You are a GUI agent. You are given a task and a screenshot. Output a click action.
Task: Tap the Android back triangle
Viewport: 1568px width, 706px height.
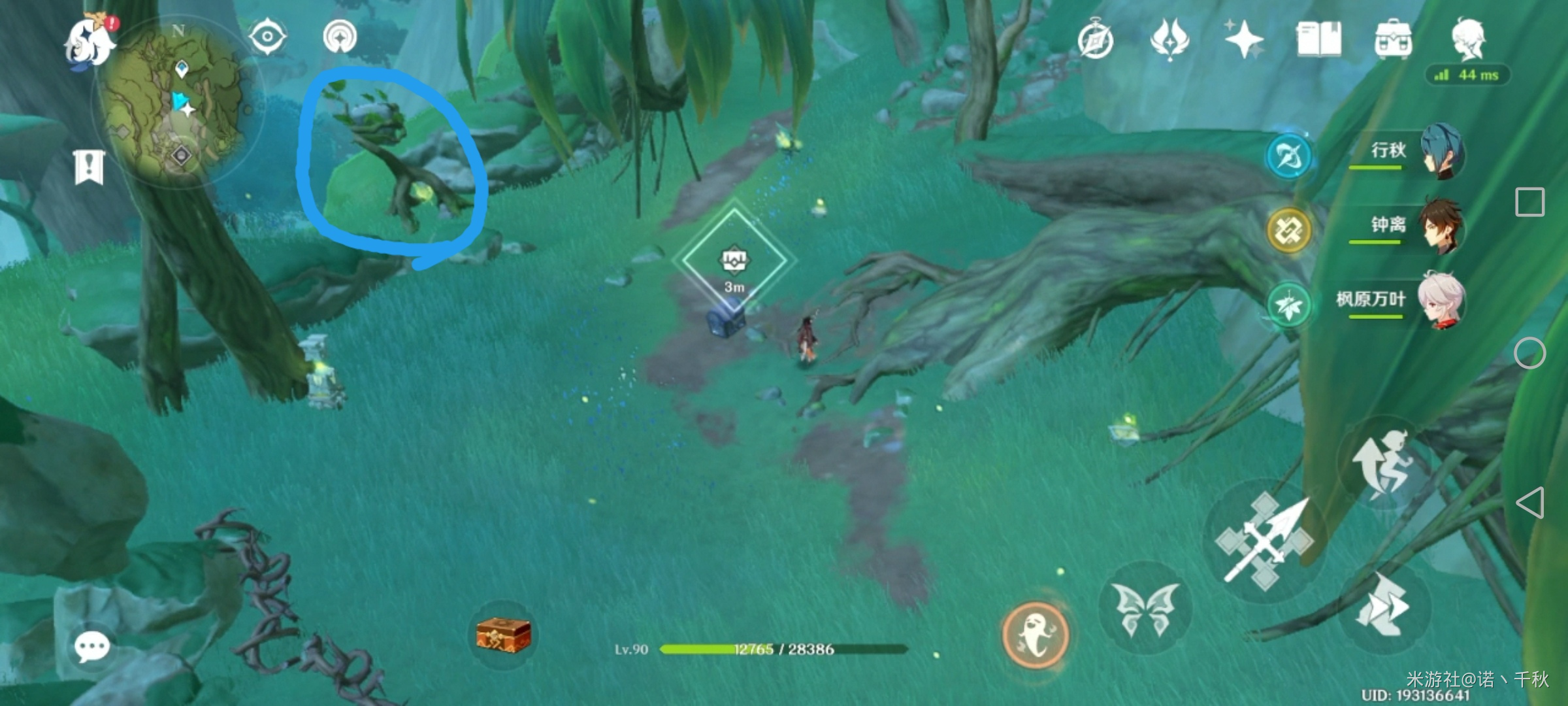tap(1530, 502)
